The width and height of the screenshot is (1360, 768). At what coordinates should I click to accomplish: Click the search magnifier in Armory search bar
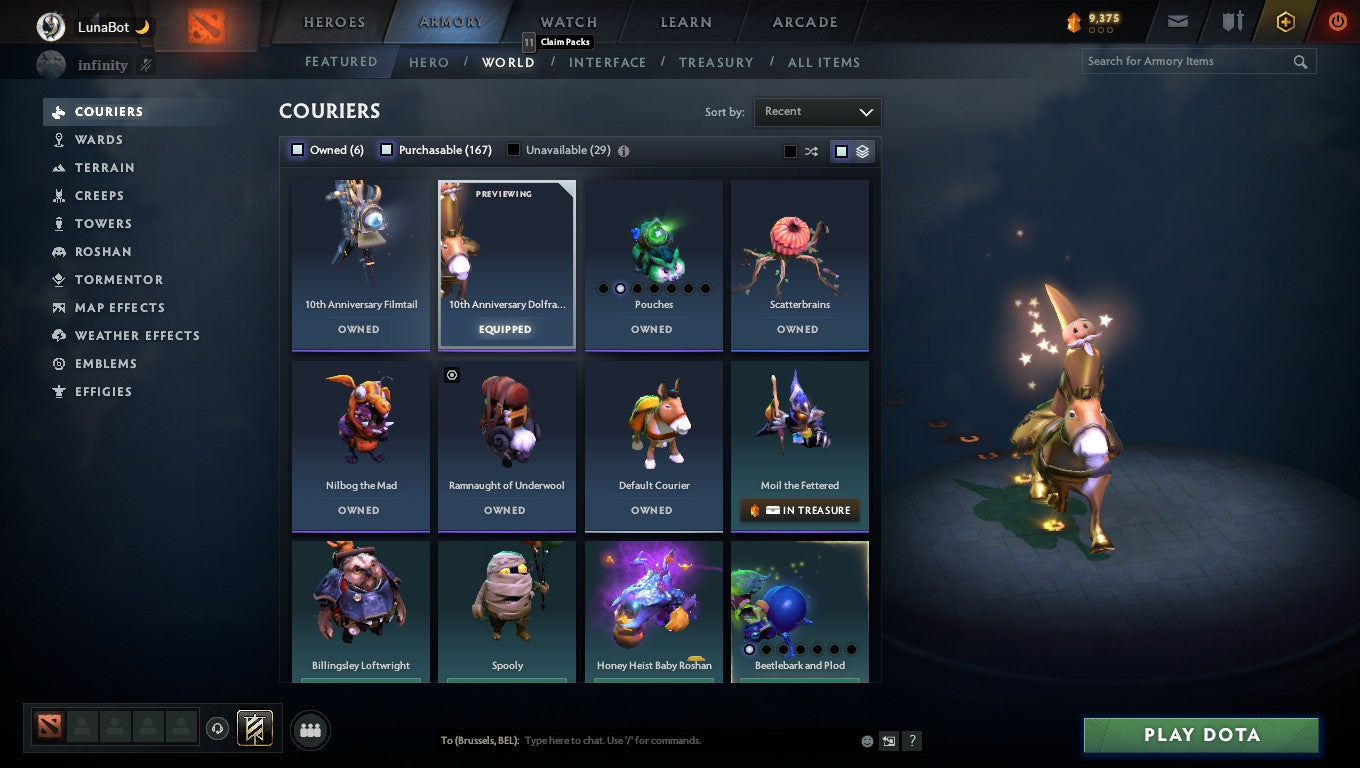coord(1300,61)
